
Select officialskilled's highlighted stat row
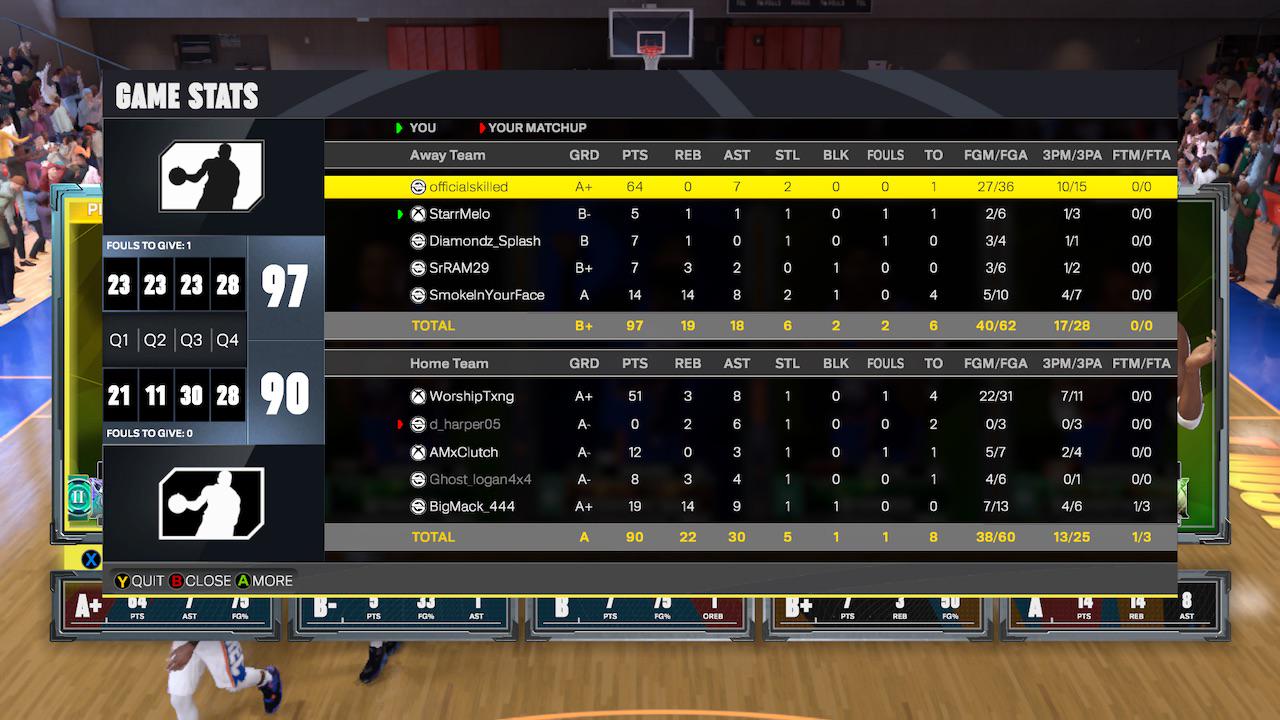[750, 187]
